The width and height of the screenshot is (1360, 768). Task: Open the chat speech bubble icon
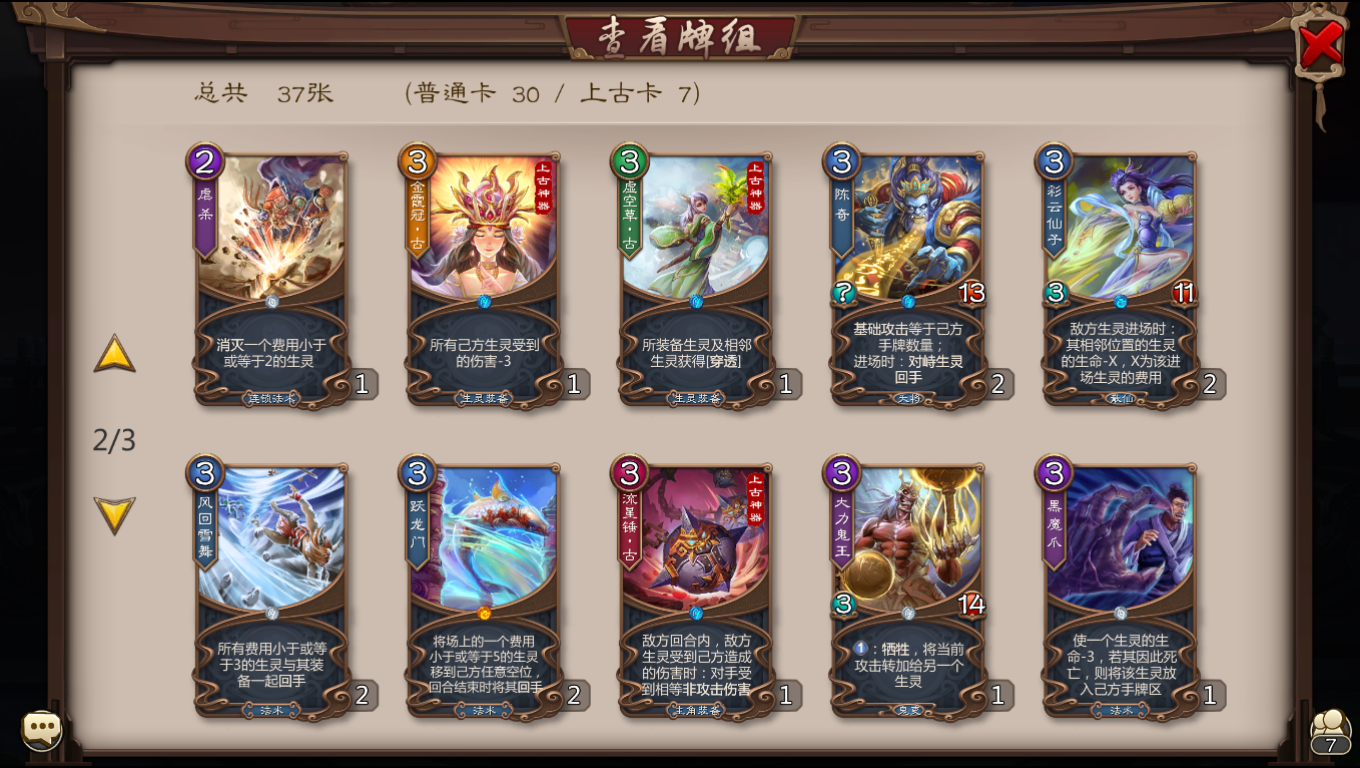point(40,730)
